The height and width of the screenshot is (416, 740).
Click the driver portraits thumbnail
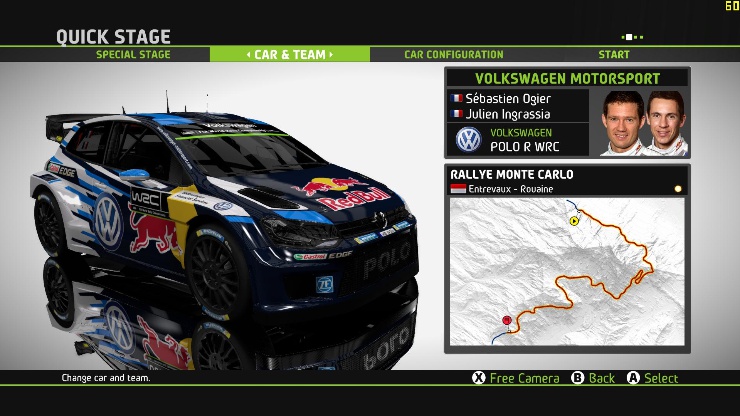point(644,123)
